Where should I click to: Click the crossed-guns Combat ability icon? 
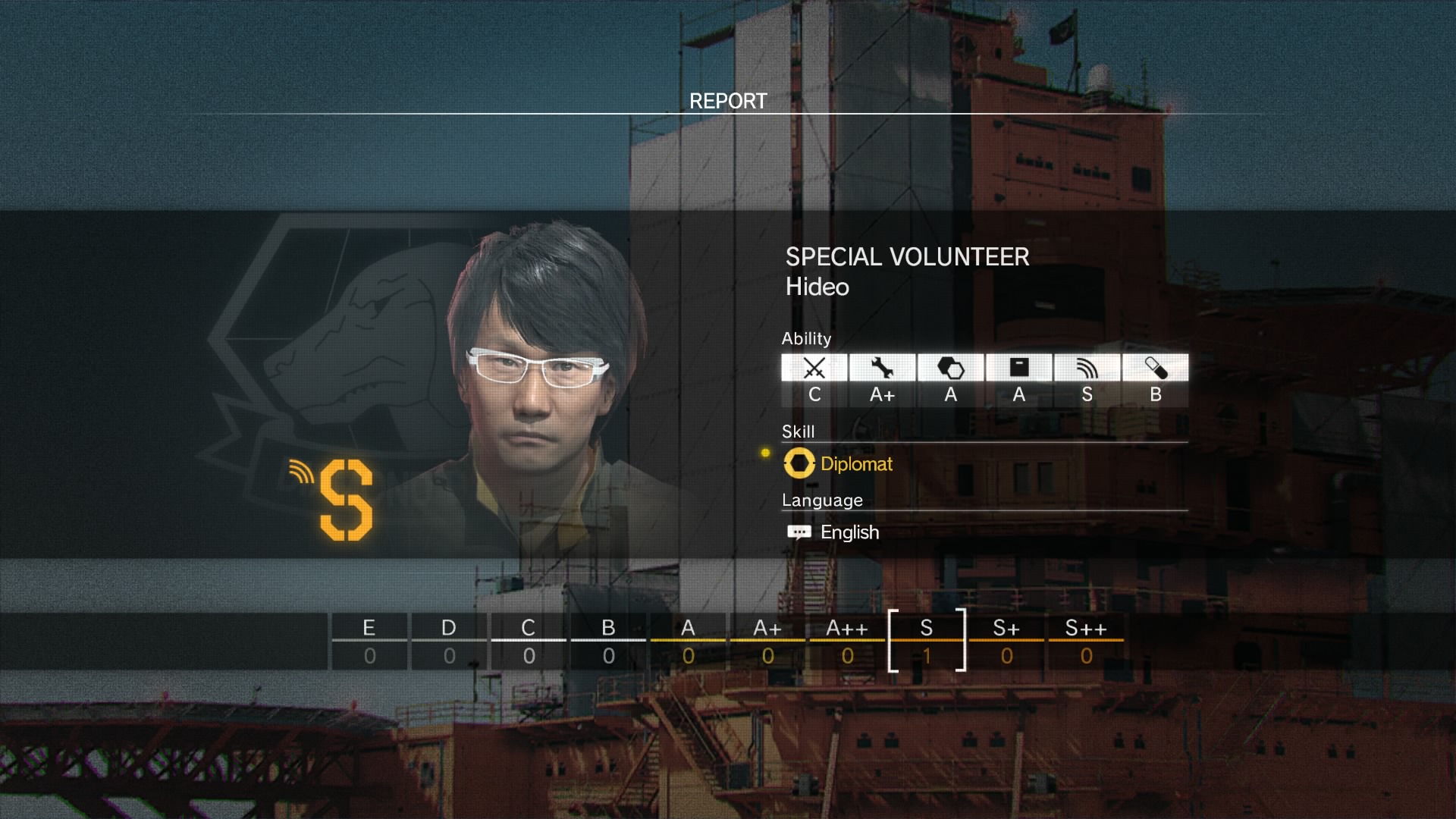click(814, 369)
